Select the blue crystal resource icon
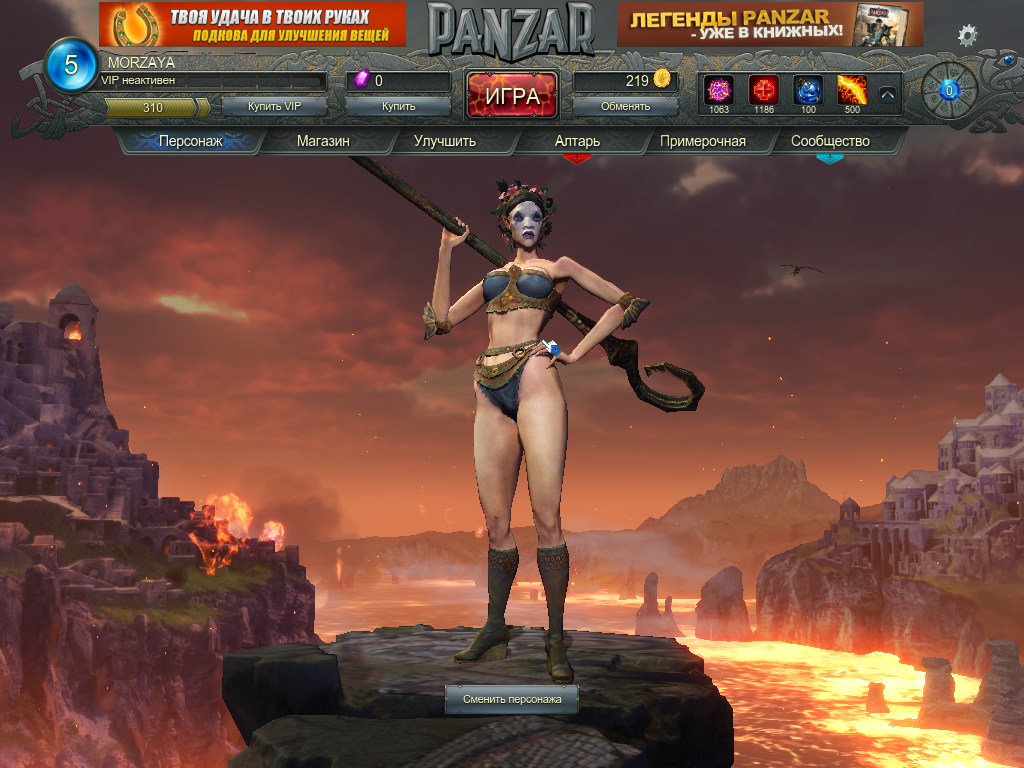The height and width of the screenshot is (768, 1024). pyautogui.click(x=808, y=90)
